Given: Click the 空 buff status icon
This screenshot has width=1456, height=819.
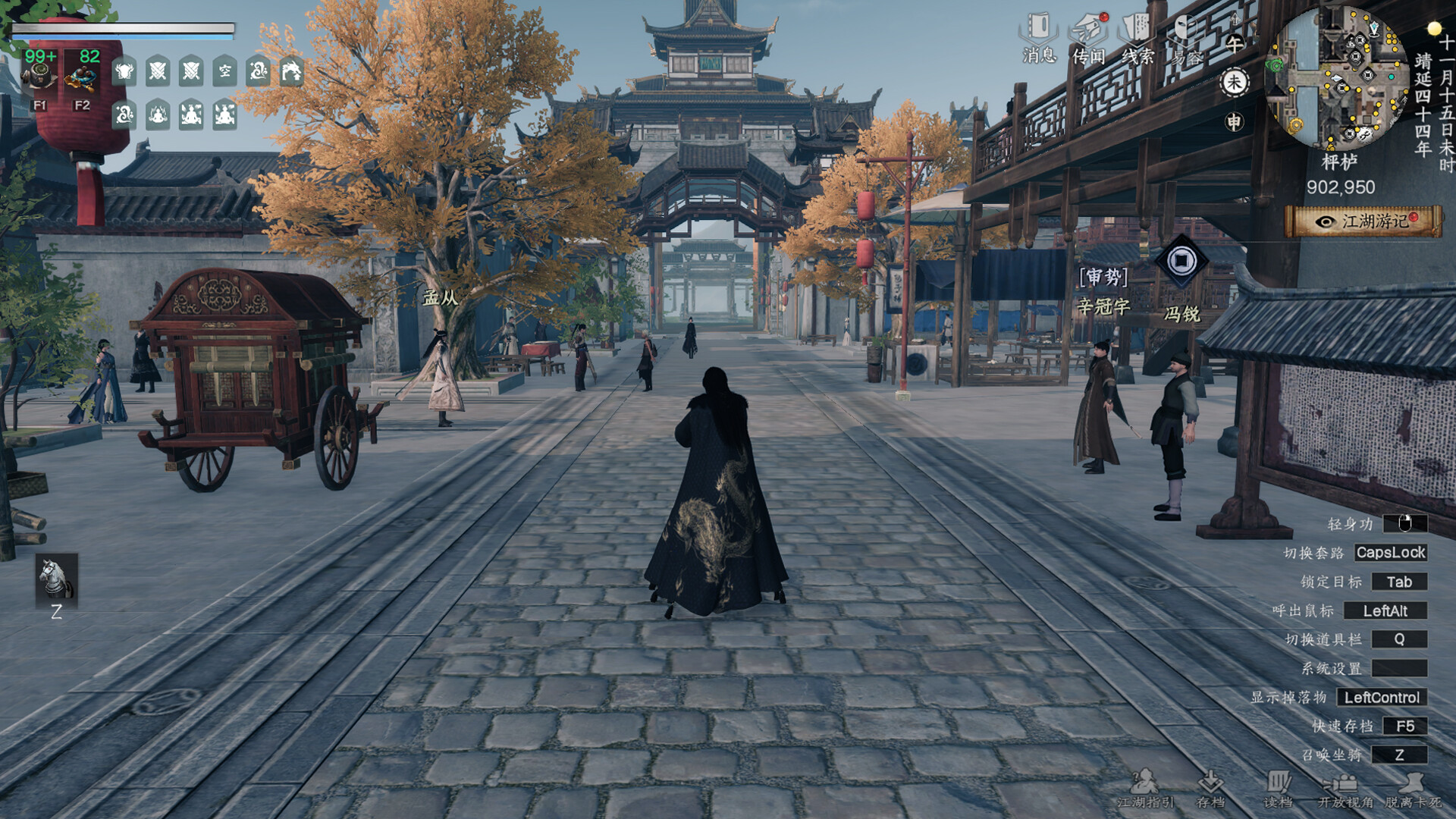Looking at the screenshot, I should coord(224,72).
